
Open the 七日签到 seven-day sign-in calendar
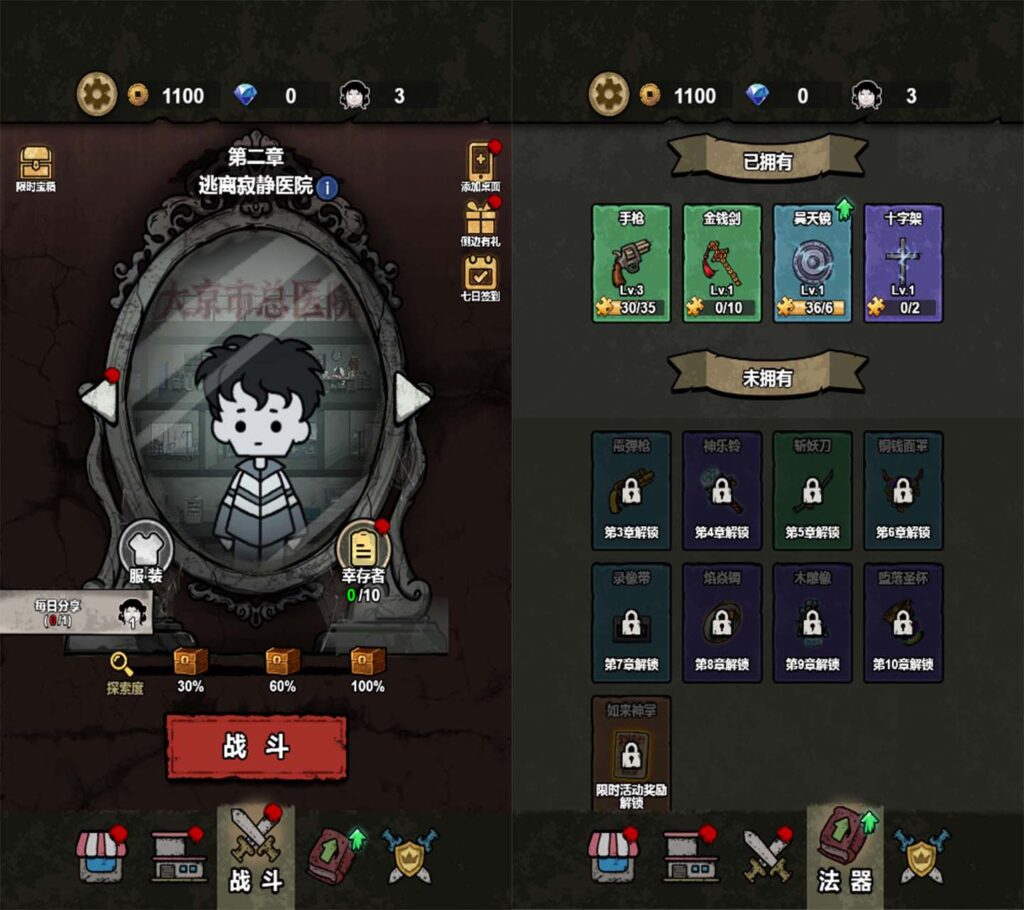coord(481,276)
